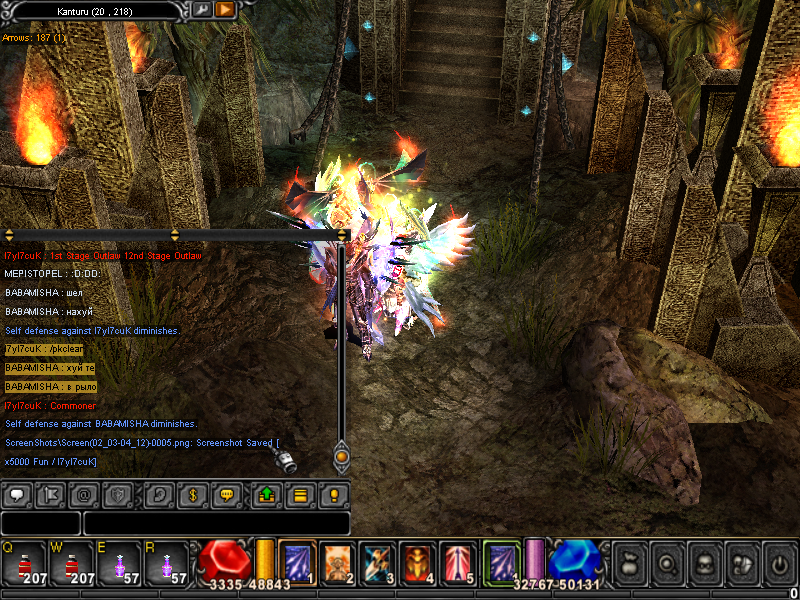Image resolution: width=800 pixels, height=600 pixels.
Task: Select the speech bubble chat button
Action: click(17, 494)
